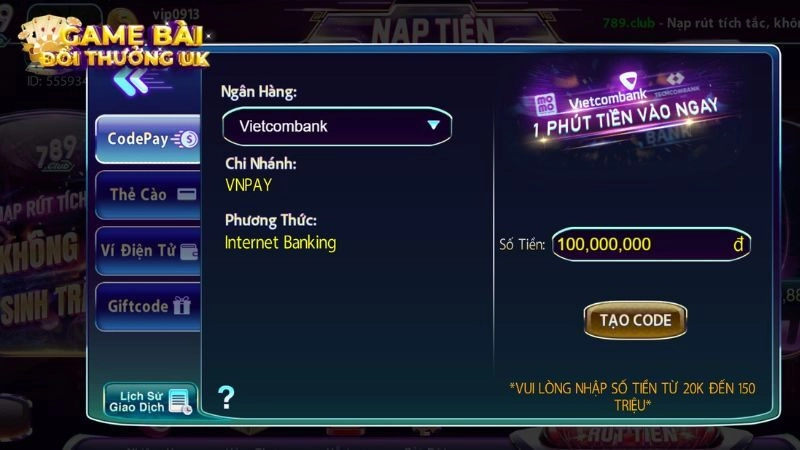
Task: Open the Ngân Hàng bank dropdown
Action: click(337, 126)
